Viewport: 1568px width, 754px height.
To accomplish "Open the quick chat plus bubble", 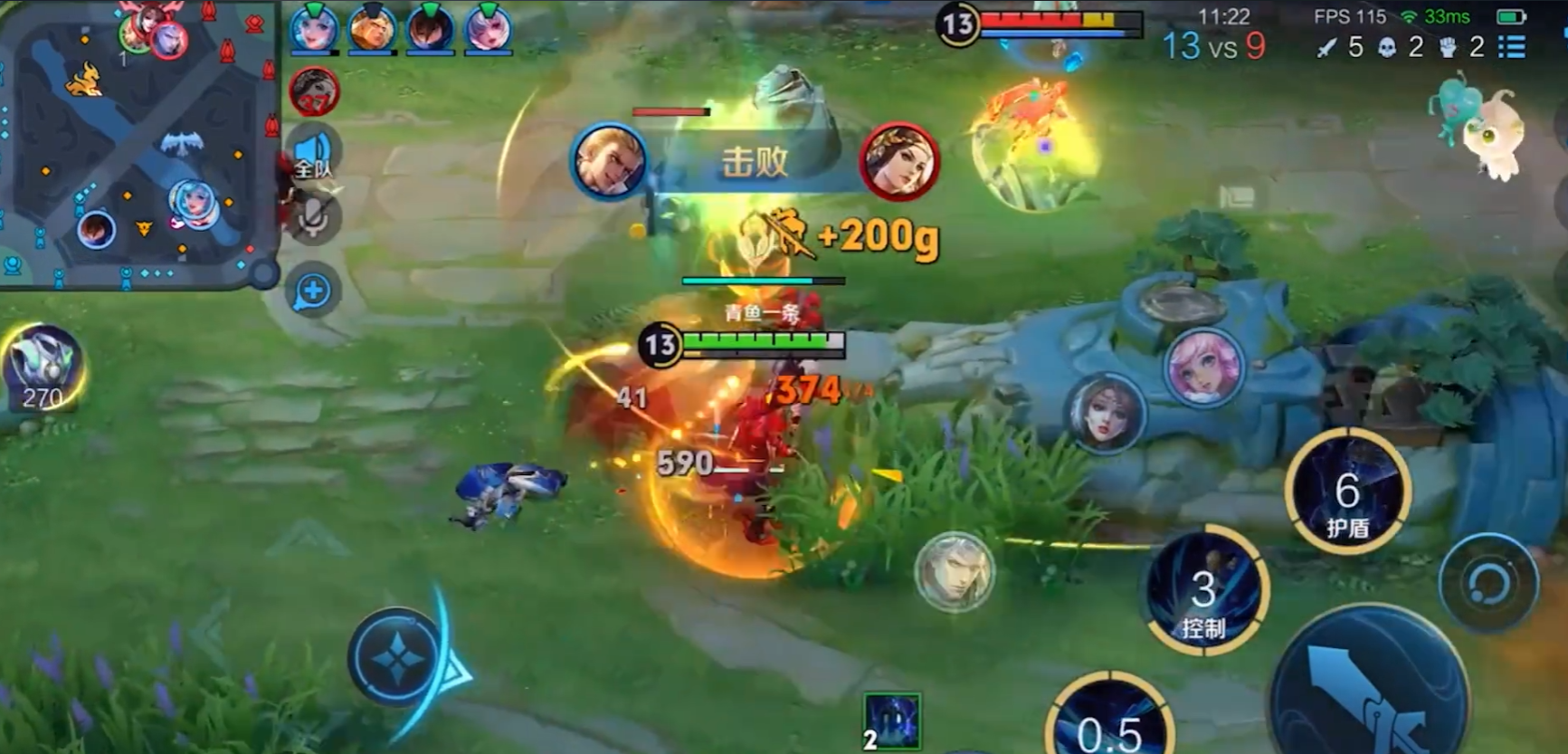I will [313, 291].
